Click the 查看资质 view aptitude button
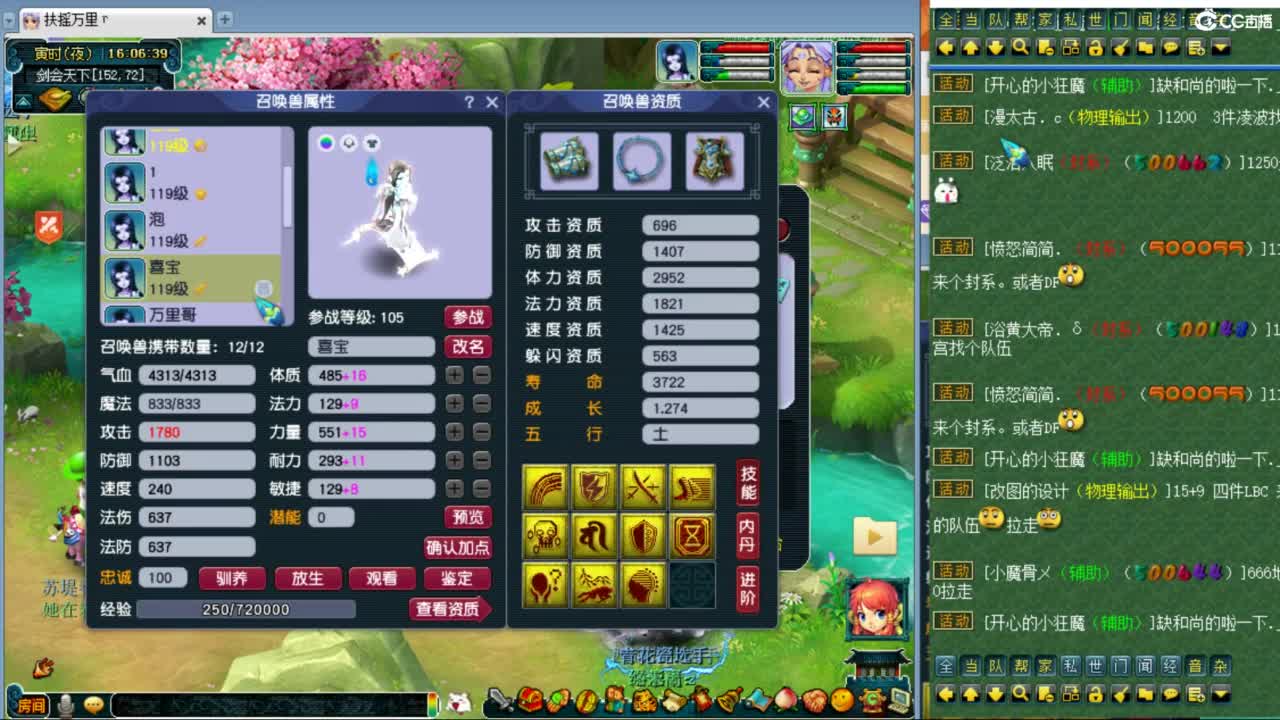This screenshot has width=1280, height=720. pos(450,608)
